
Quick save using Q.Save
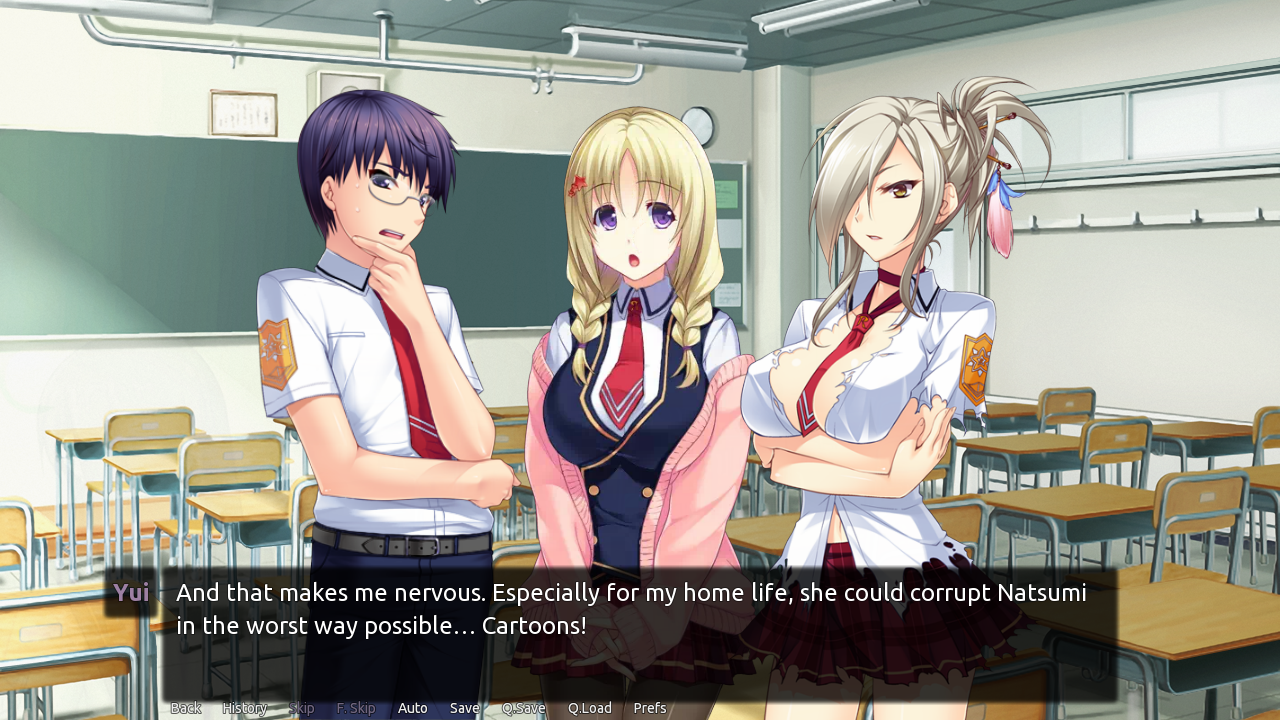pos(523,707)
